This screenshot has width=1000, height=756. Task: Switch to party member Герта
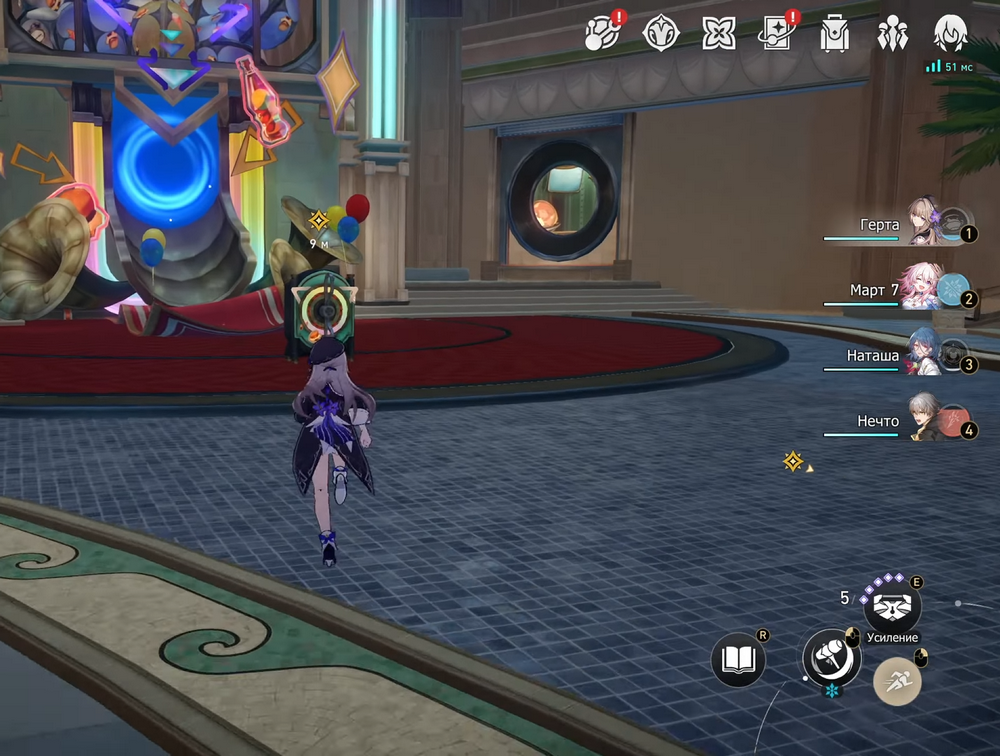[924, 224]
